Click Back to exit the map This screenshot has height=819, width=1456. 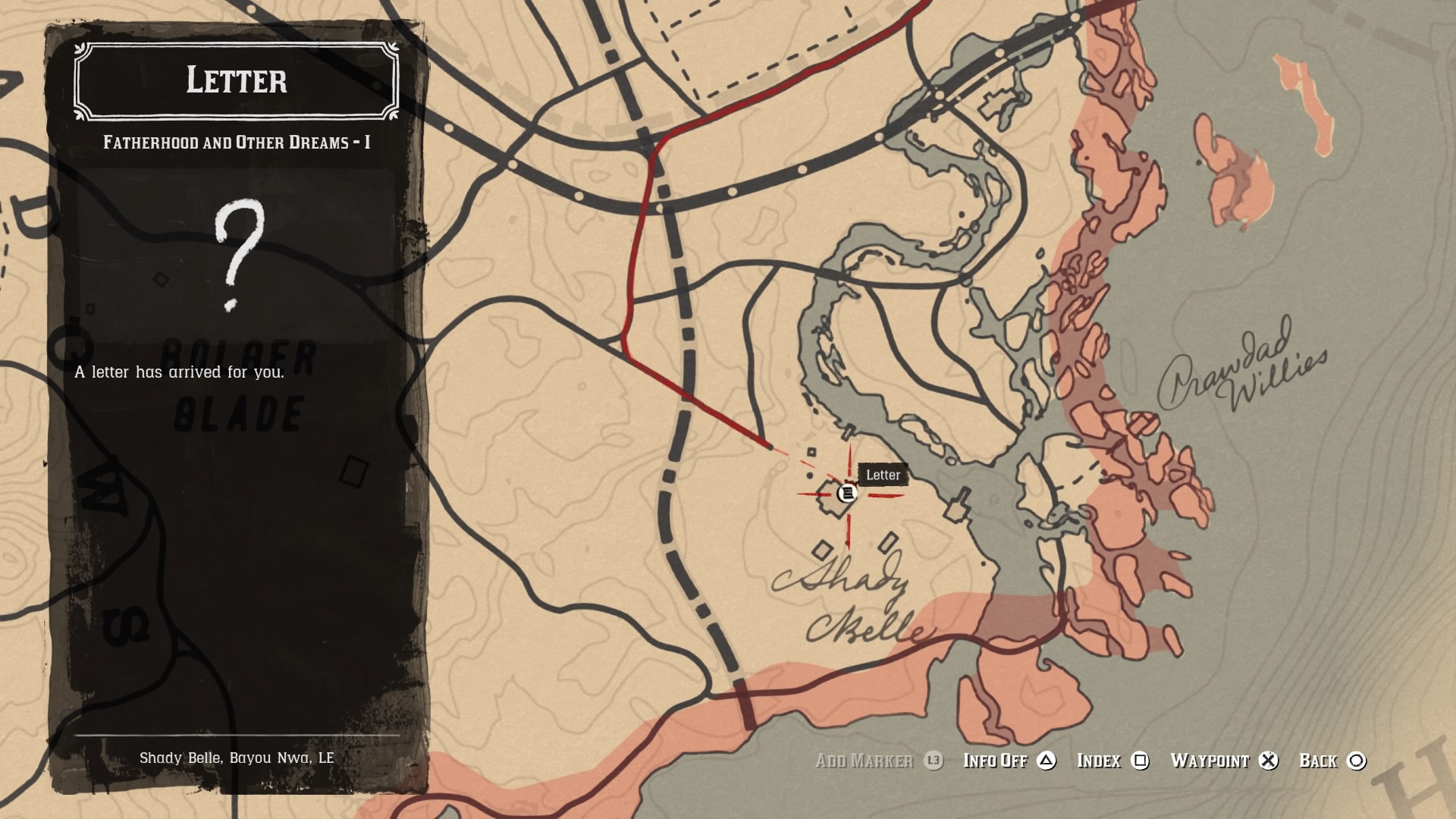tap(1321, 761)
